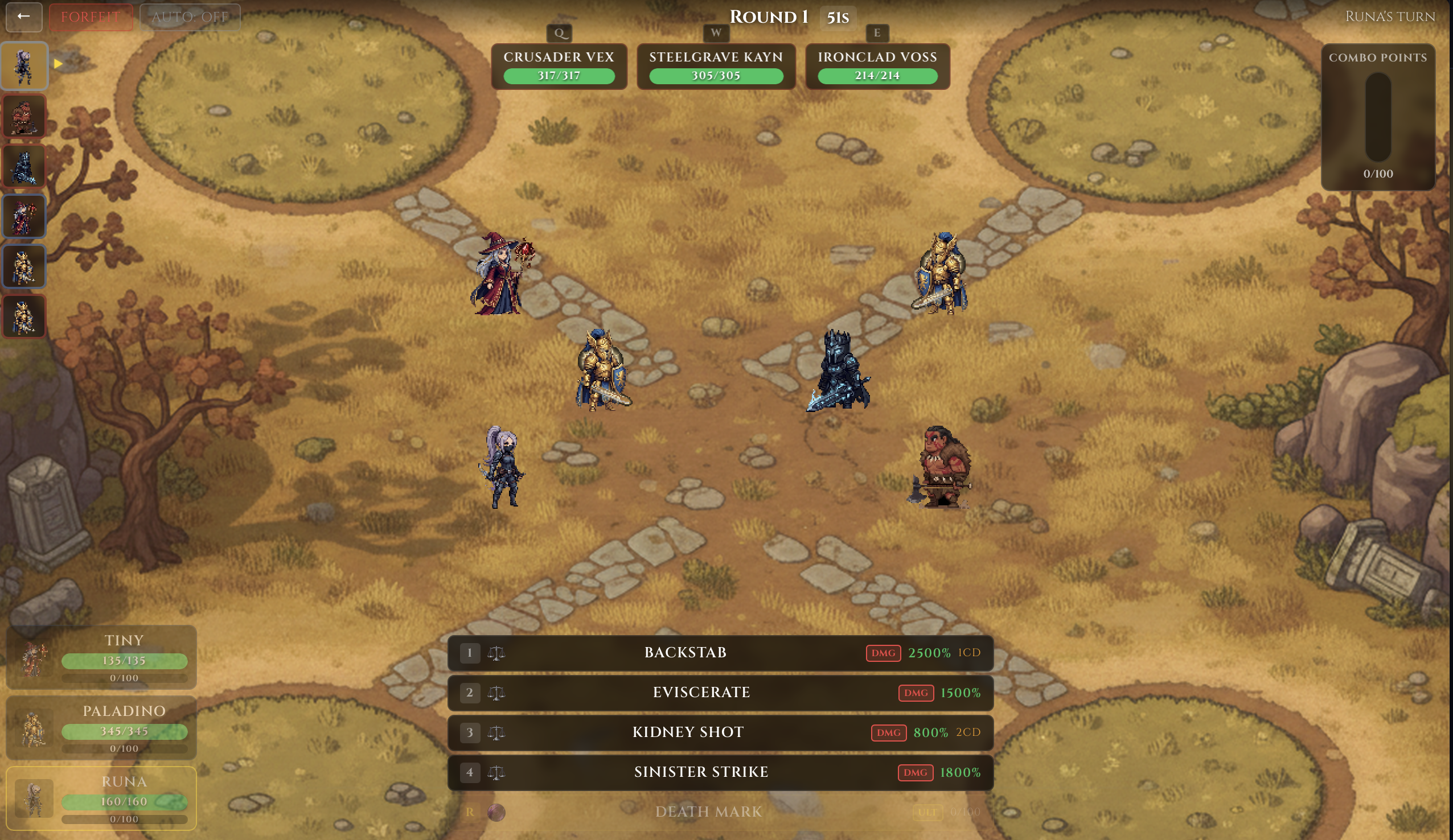Toggle the DMG indicator on Backstab
The image size is (1453, 840).
883,653
